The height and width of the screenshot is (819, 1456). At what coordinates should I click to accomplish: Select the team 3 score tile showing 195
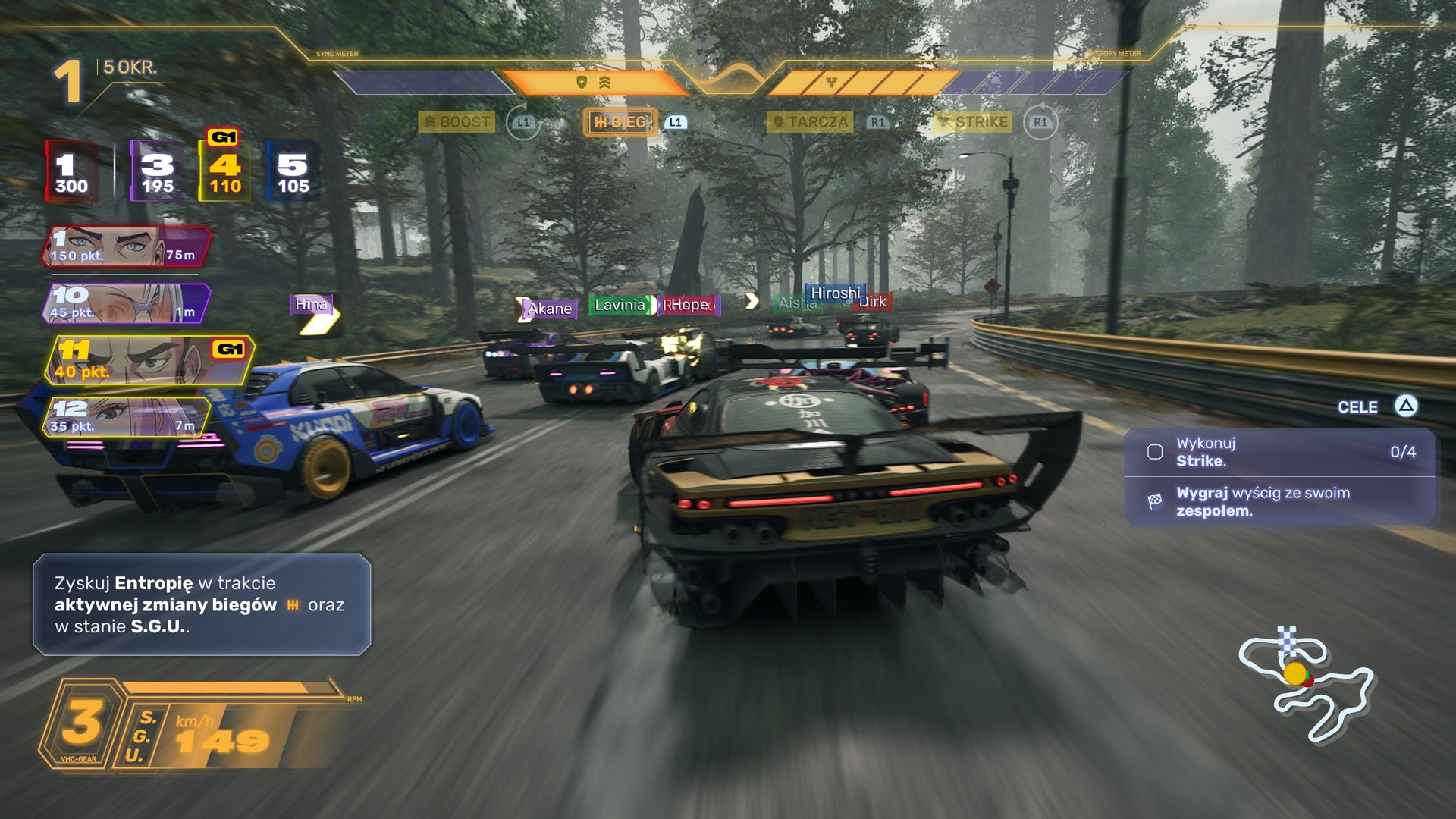click(157, 171)
